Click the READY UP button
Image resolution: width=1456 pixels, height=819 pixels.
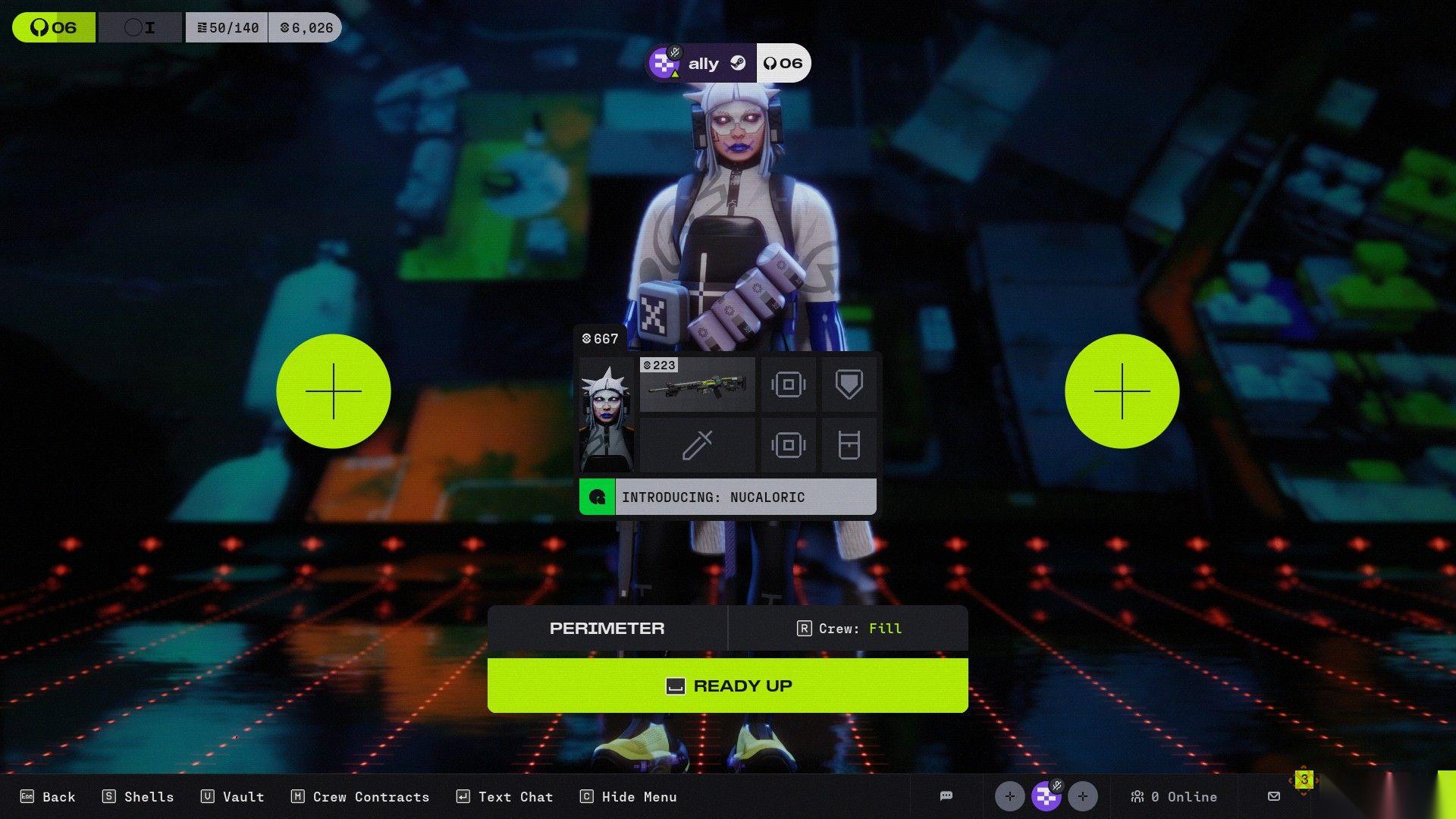727,686
